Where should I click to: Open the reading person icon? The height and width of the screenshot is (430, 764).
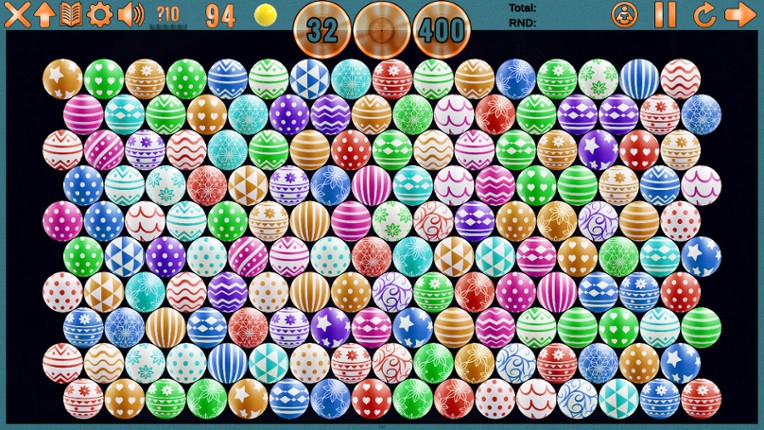(624, 14)
